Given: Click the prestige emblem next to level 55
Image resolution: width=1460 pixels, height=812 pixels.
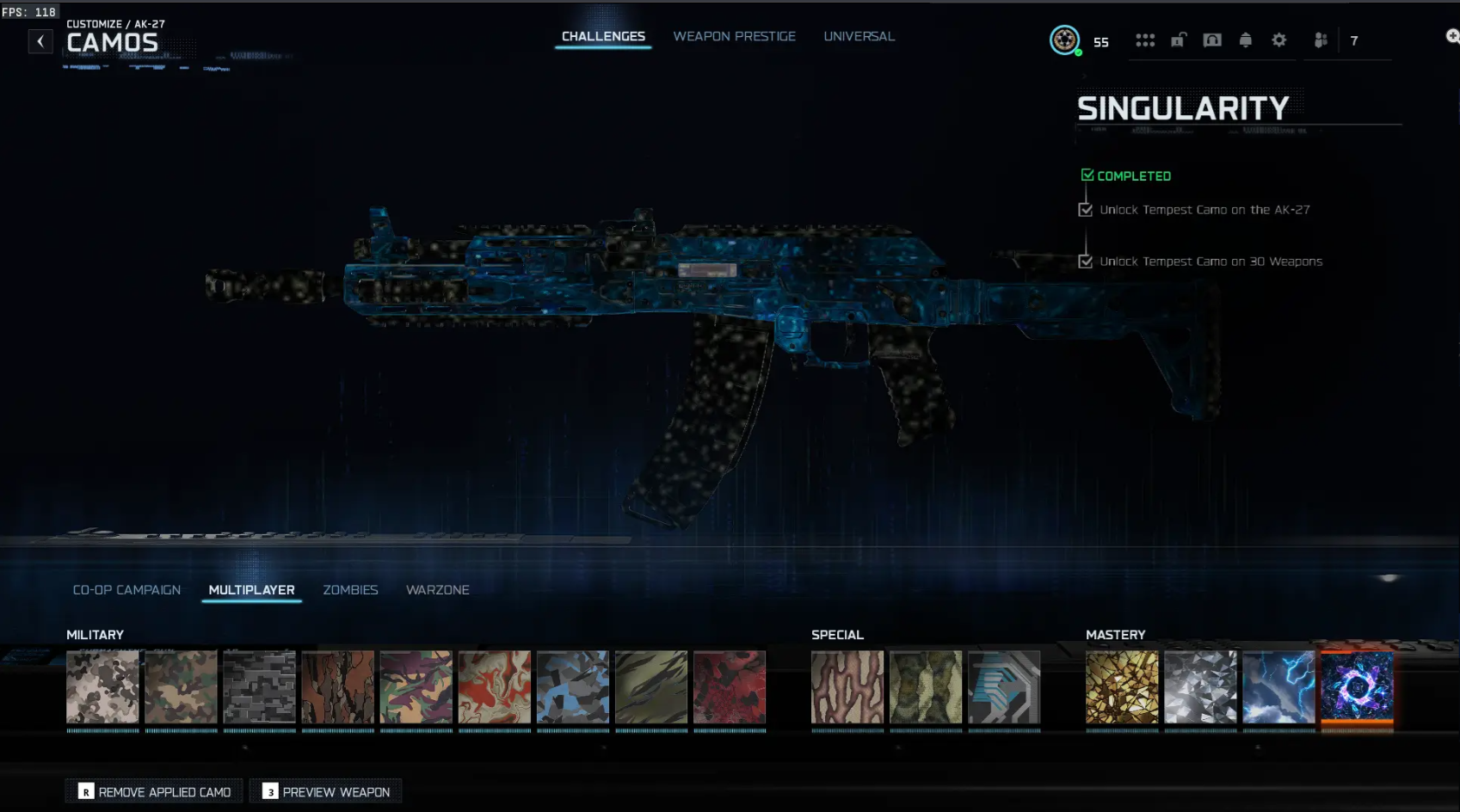Looking at the screenshot, I should click(1066, 40).
